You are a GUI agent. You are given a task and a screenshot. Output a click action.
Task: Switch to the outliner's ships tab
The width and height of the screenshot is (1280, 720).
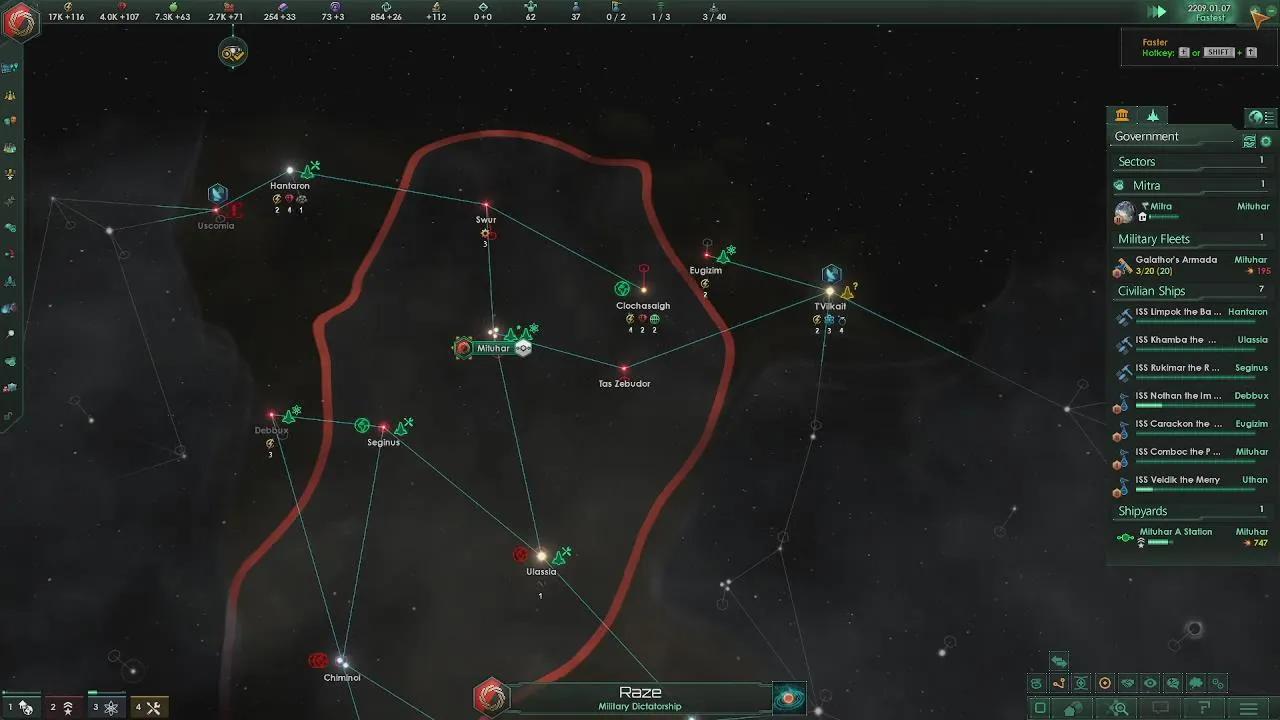coord(1153,116)
